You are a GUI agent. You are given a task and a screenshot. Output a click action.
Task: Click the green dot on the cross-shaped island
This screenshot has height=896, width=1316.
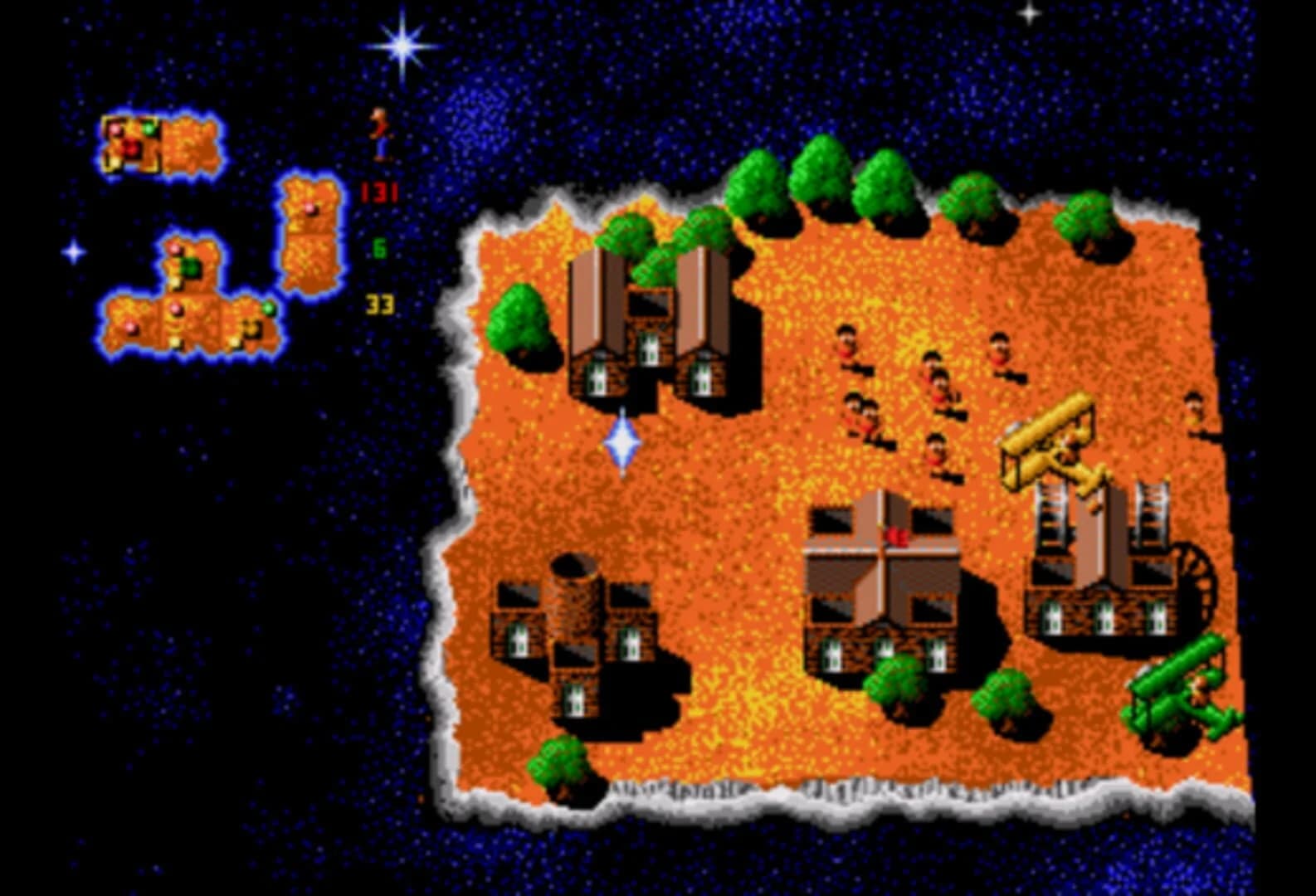click(269, 309)
